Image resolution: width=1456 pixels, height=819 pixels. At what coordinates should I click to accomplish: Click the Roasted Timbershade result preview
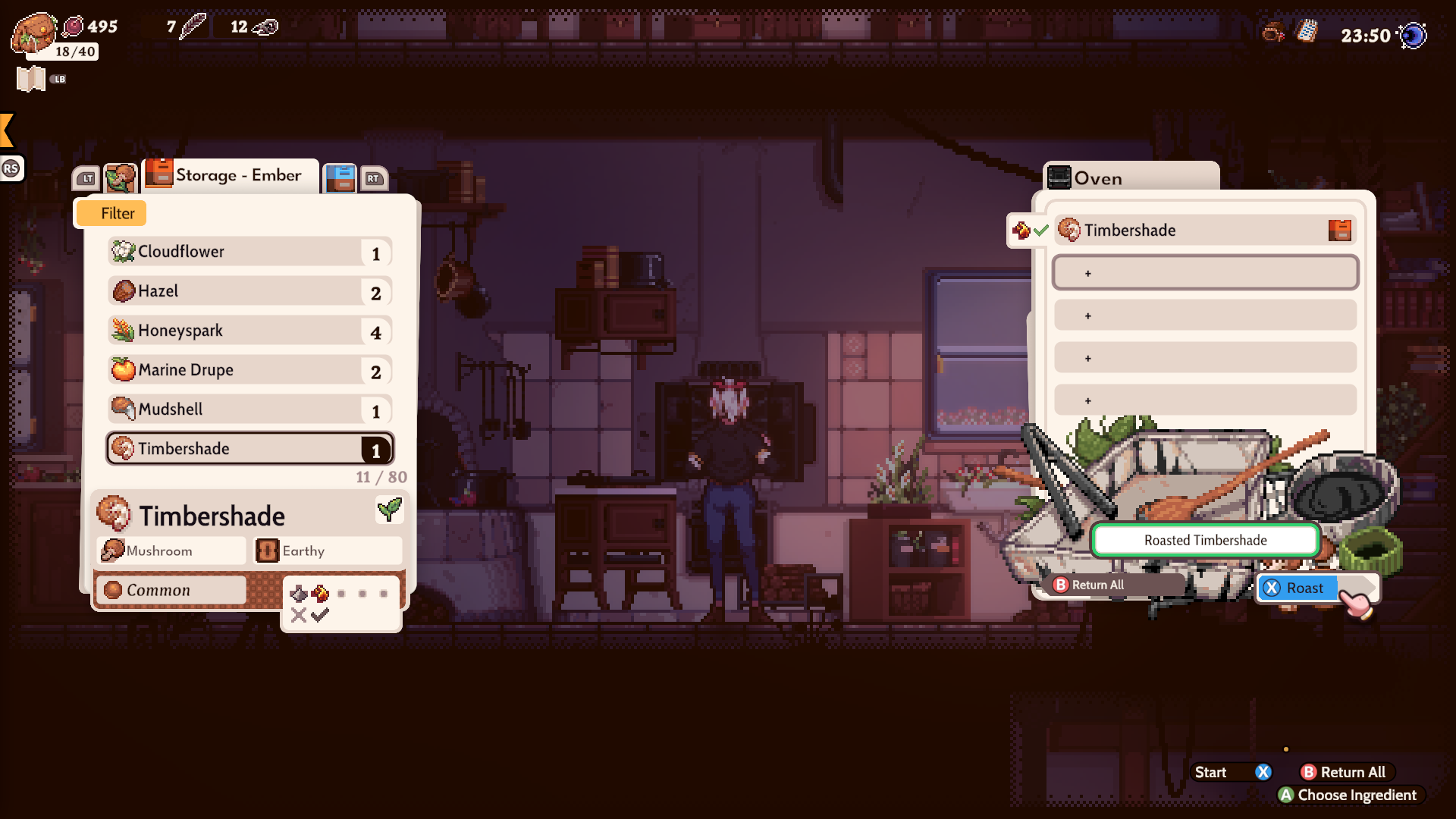(x=1204, y=540)
